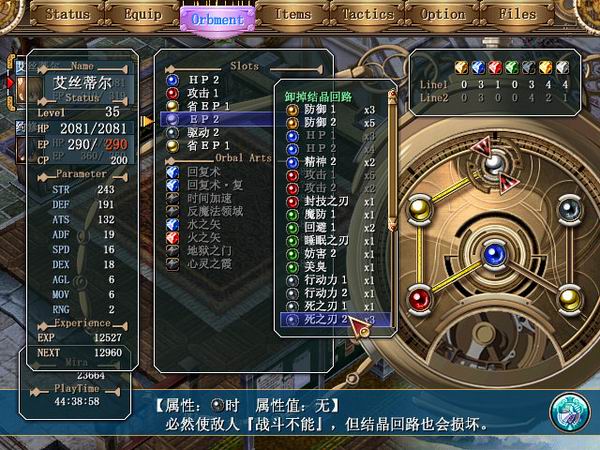Screen dimensions: 600x450
Task: Go to the Items tab
Action: point(292,16)
